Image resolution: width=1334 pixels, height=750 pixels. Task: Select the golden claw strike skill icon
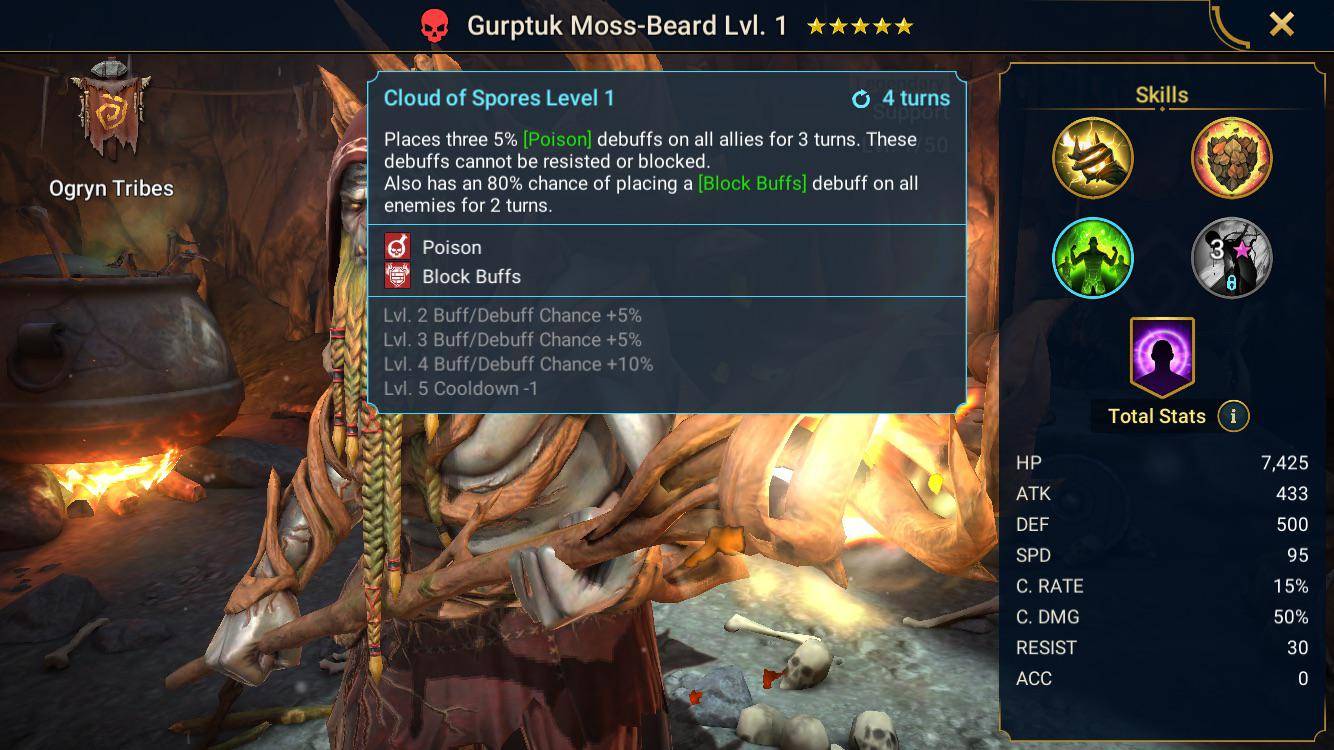pyautogui.click(x=1092, y=158)
